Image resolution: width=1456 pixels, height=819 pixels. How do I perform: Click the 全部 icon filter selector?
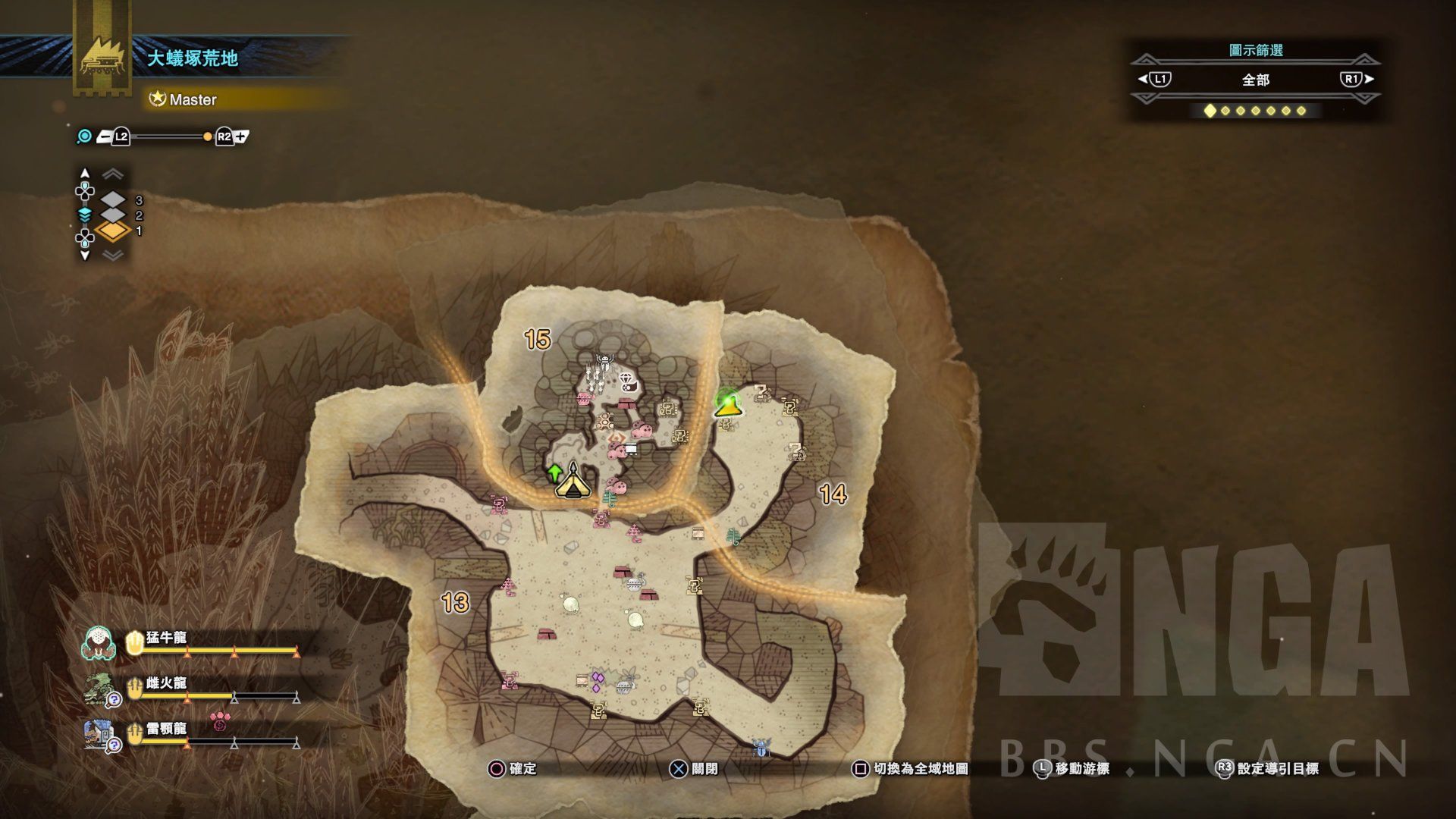tap(1255, 80)
